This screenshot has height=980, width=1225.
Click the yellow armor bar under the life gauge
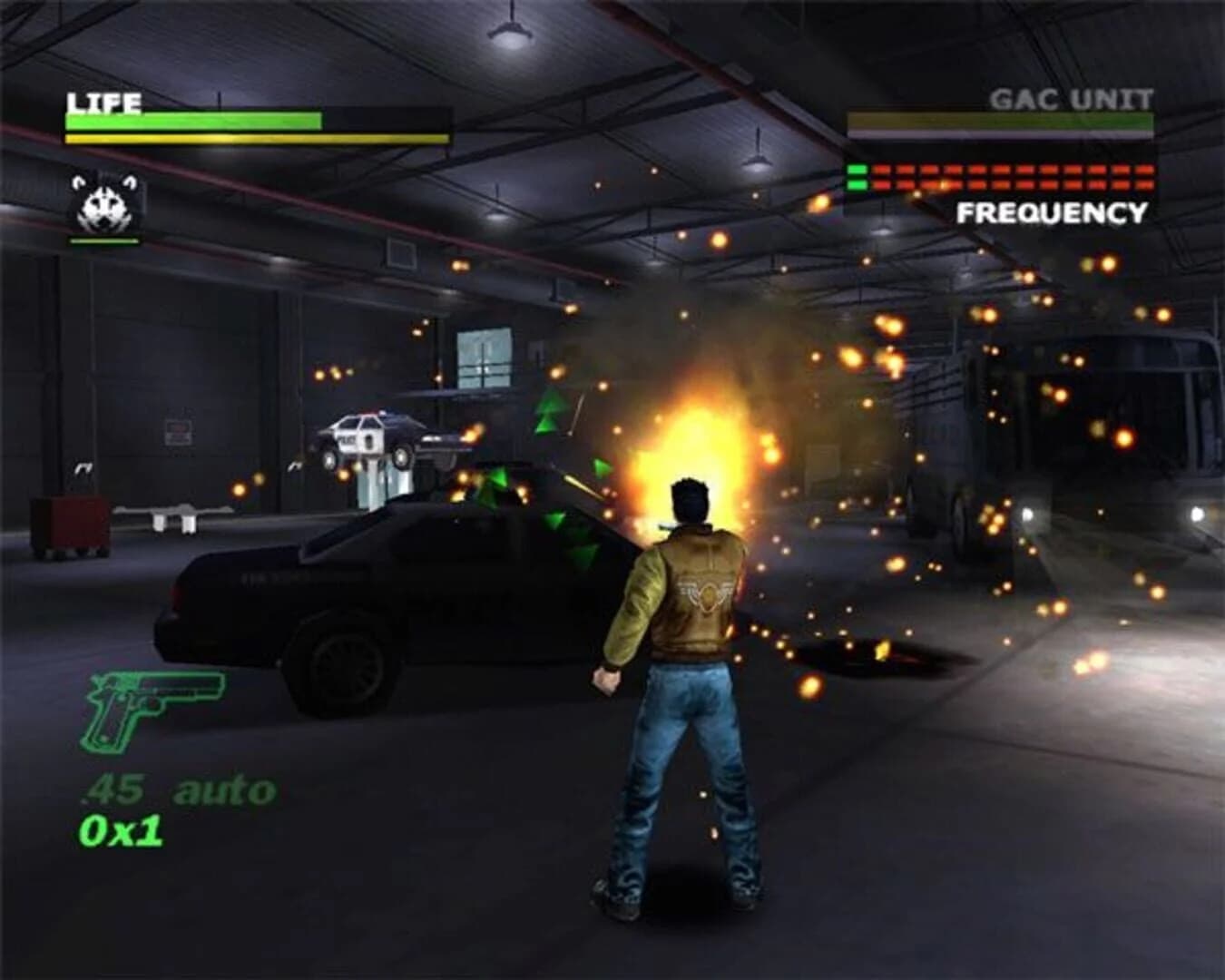point(254,138)
